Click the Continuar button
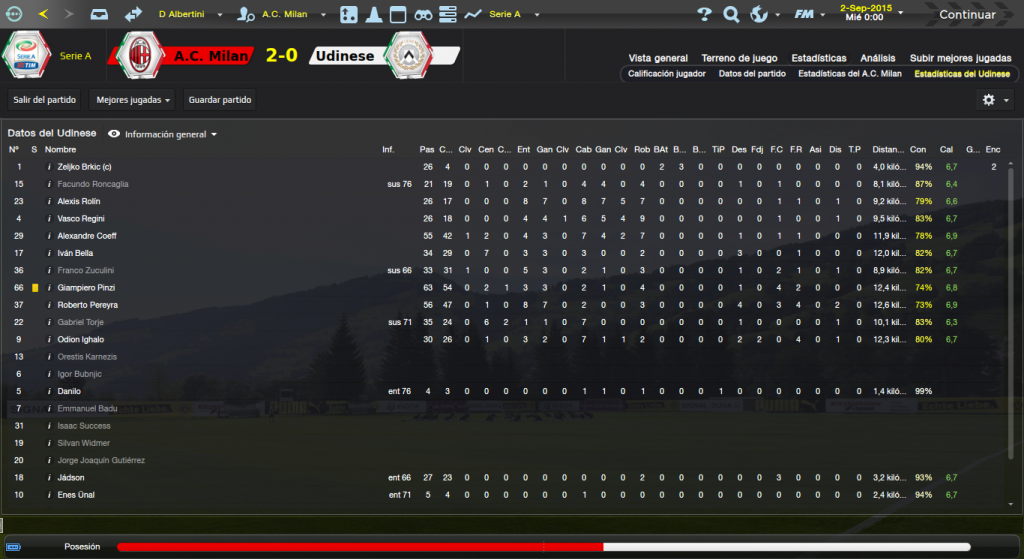 (x=966, y=15)
